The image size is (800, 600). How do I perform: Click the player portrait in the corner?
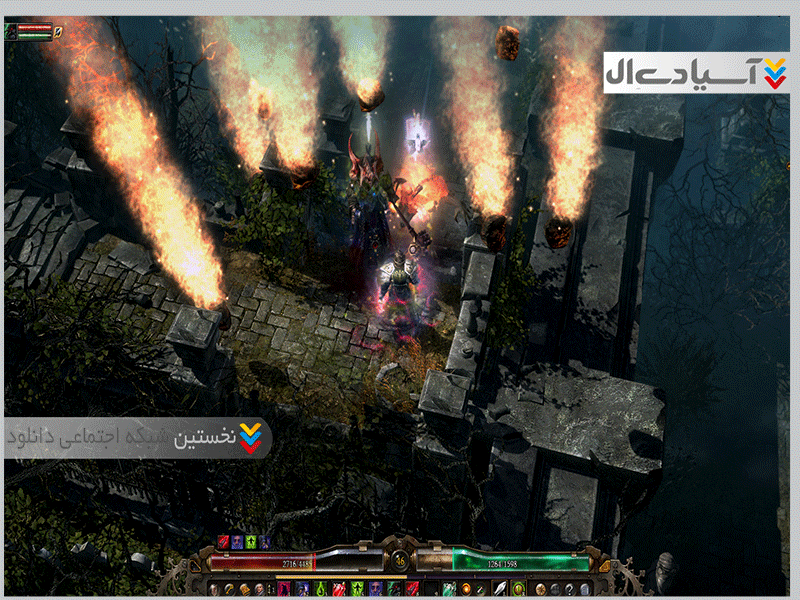[x=11, y=31]
